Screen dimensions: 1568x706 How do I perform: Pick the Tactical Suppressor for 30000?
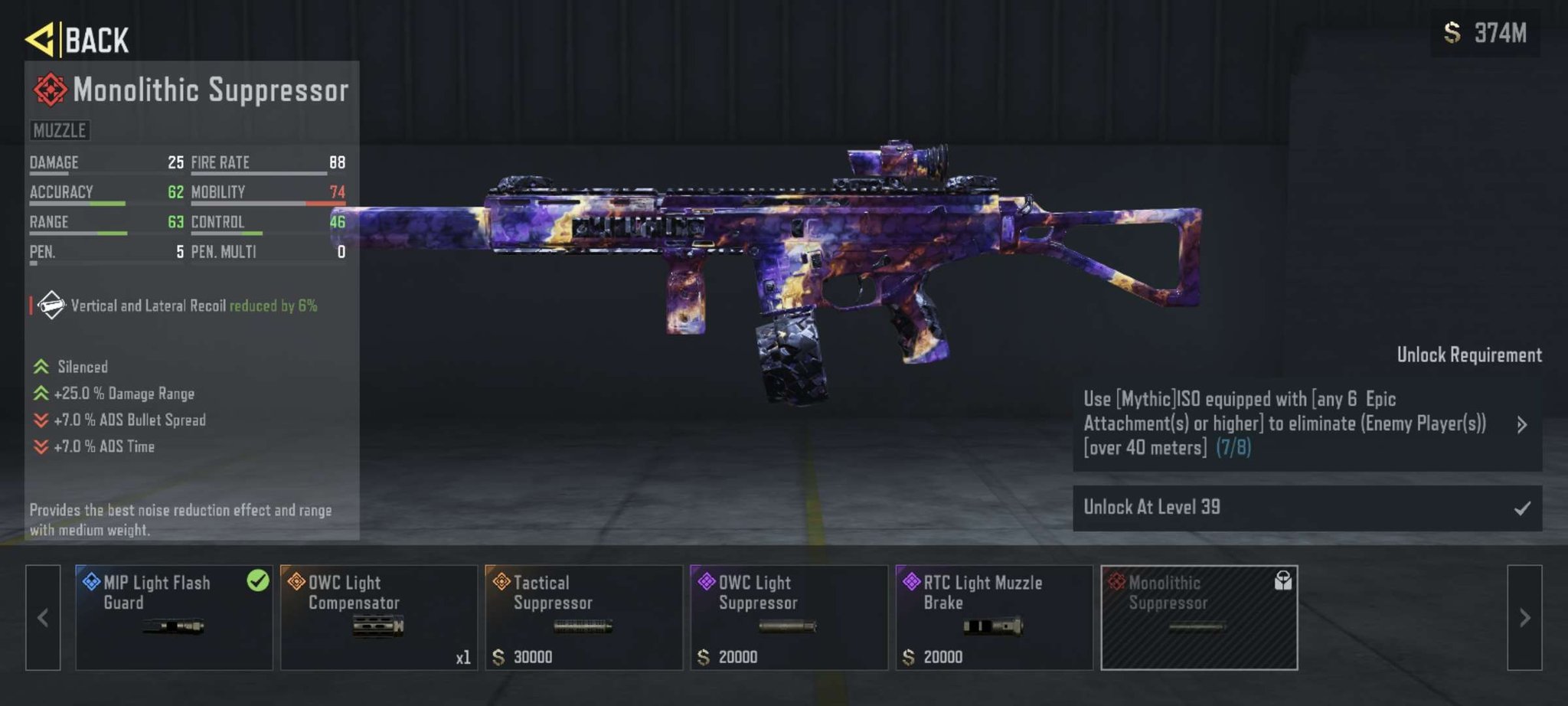[583, 617]
